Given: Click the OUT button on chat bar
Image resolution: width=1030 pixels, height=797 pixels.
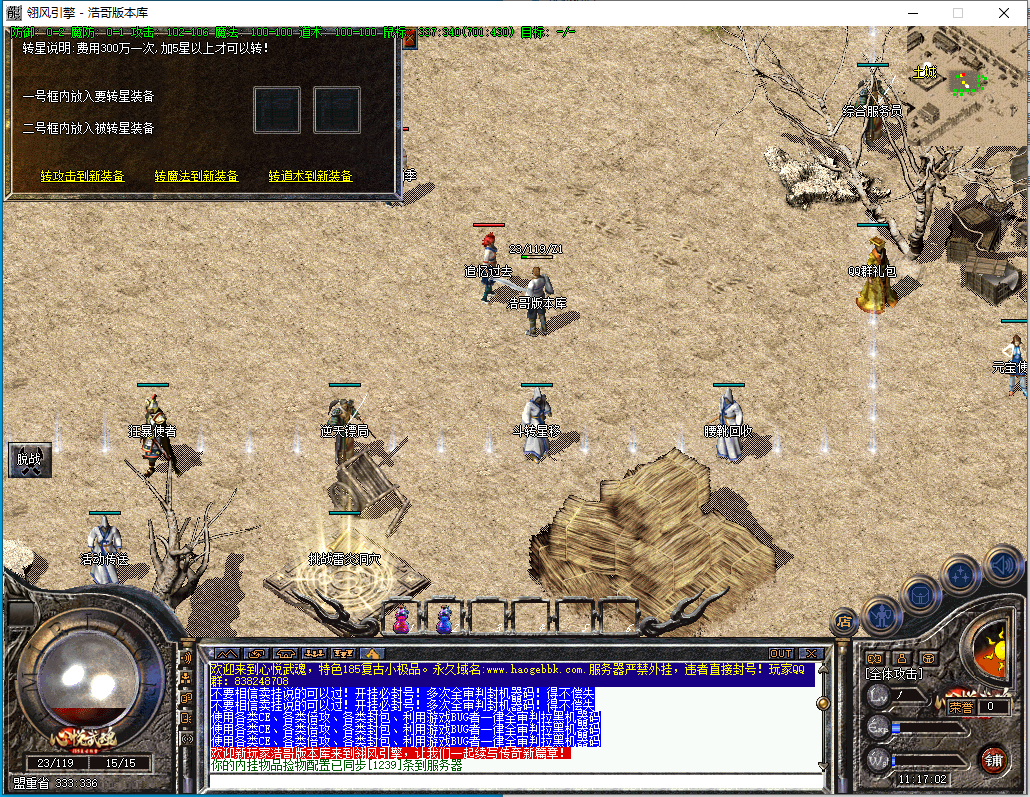Looking at the screenshot, I should coord(781,654).
